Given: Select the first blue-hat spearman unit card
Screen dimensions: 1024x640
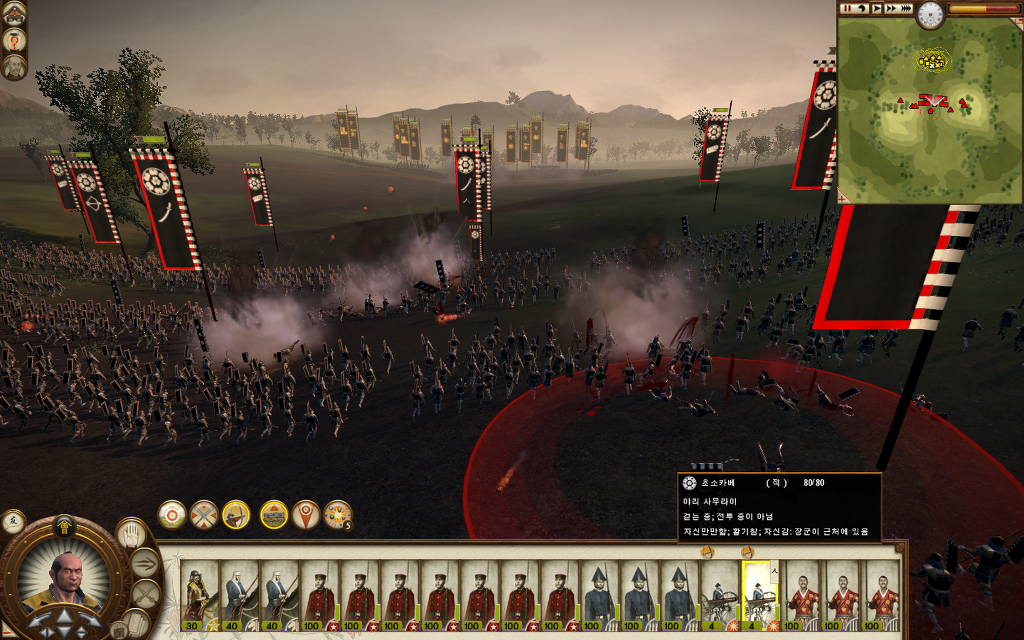Looking at the screenshot, I should click(x=599, y=597).
